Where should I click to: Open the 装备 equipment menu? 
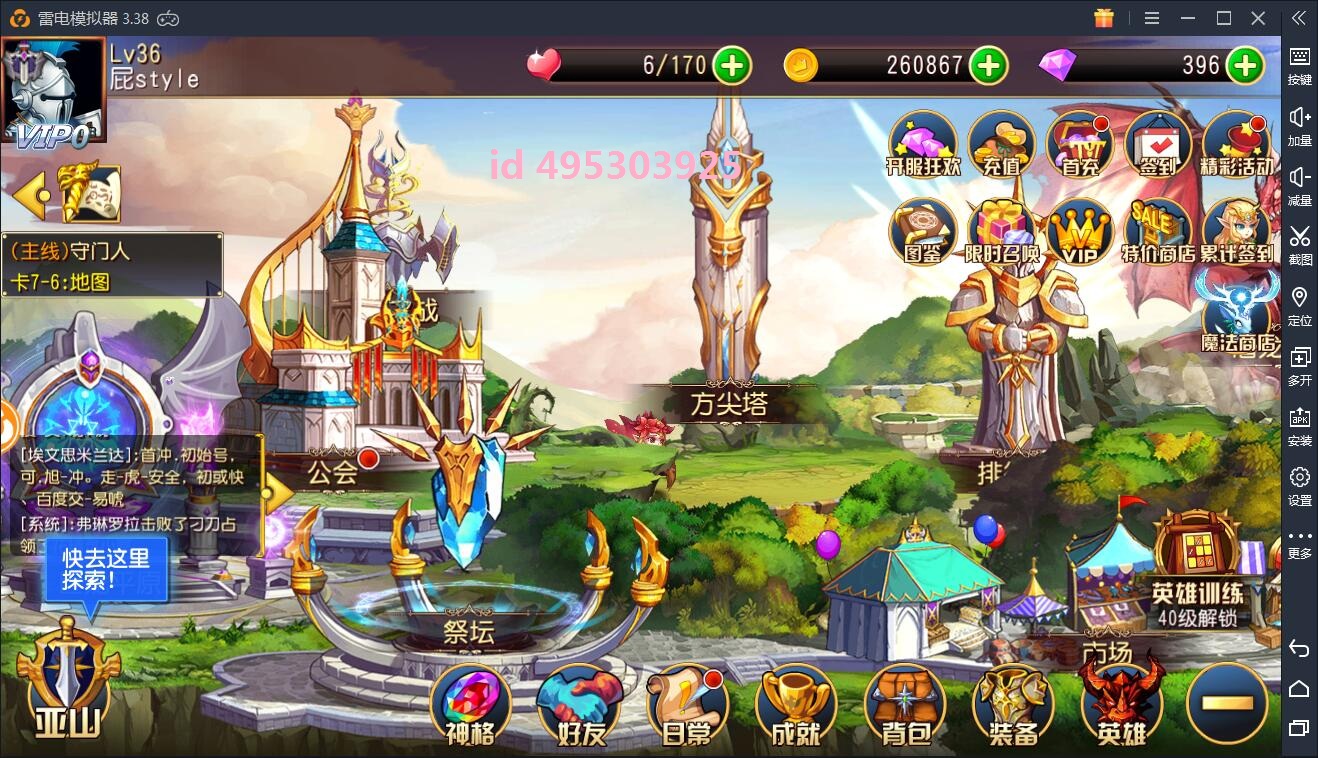[1014, 705]
